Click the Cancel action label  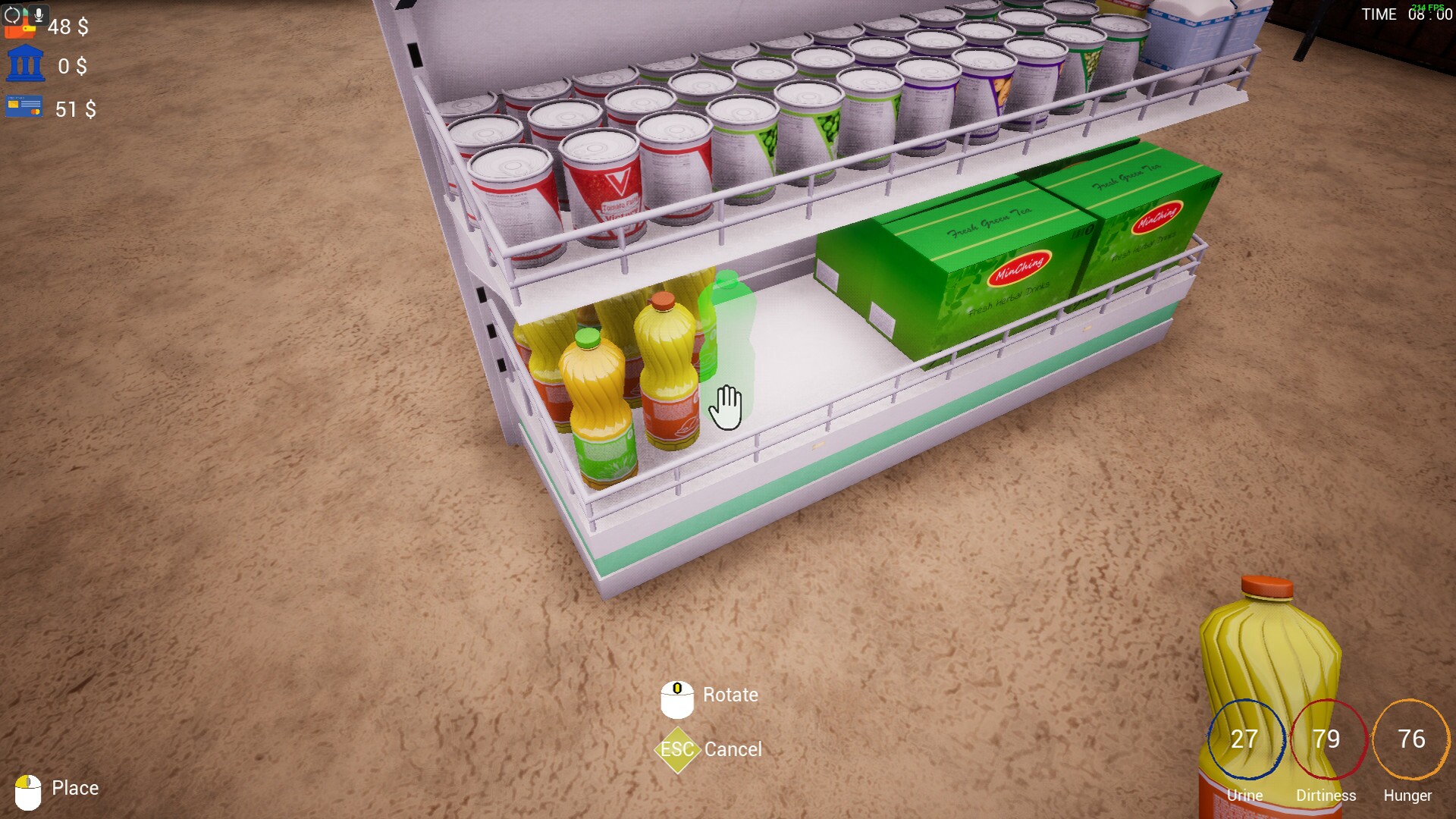click(x=733, y=750)
